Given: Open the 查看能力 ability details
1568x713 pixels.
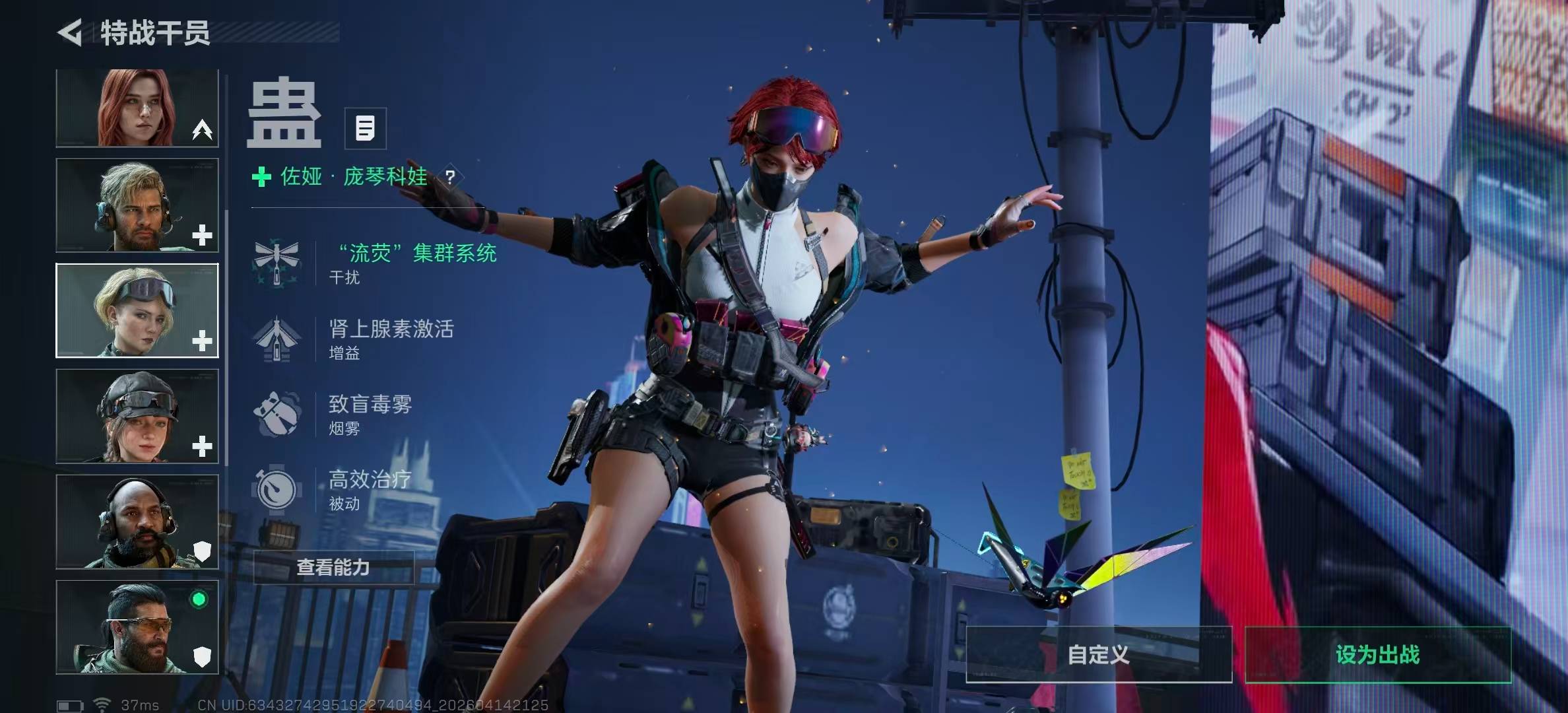Looking at the screenshot, I should click(x=333, y=567).
